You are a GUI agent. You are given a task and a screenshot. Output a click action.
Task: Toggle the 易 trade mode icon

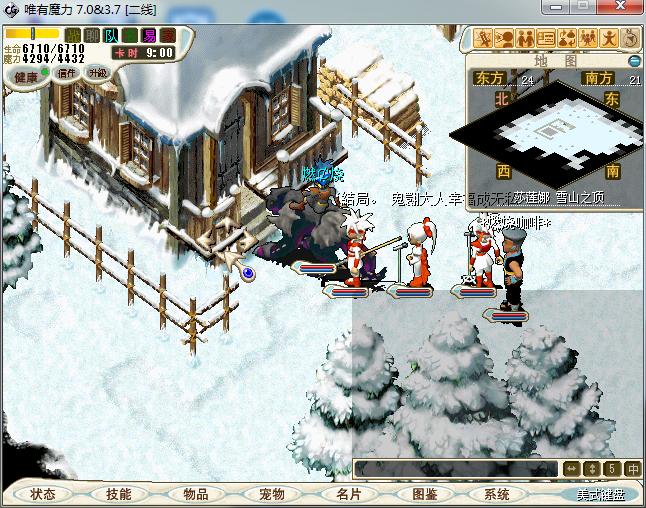click(148, 36)
